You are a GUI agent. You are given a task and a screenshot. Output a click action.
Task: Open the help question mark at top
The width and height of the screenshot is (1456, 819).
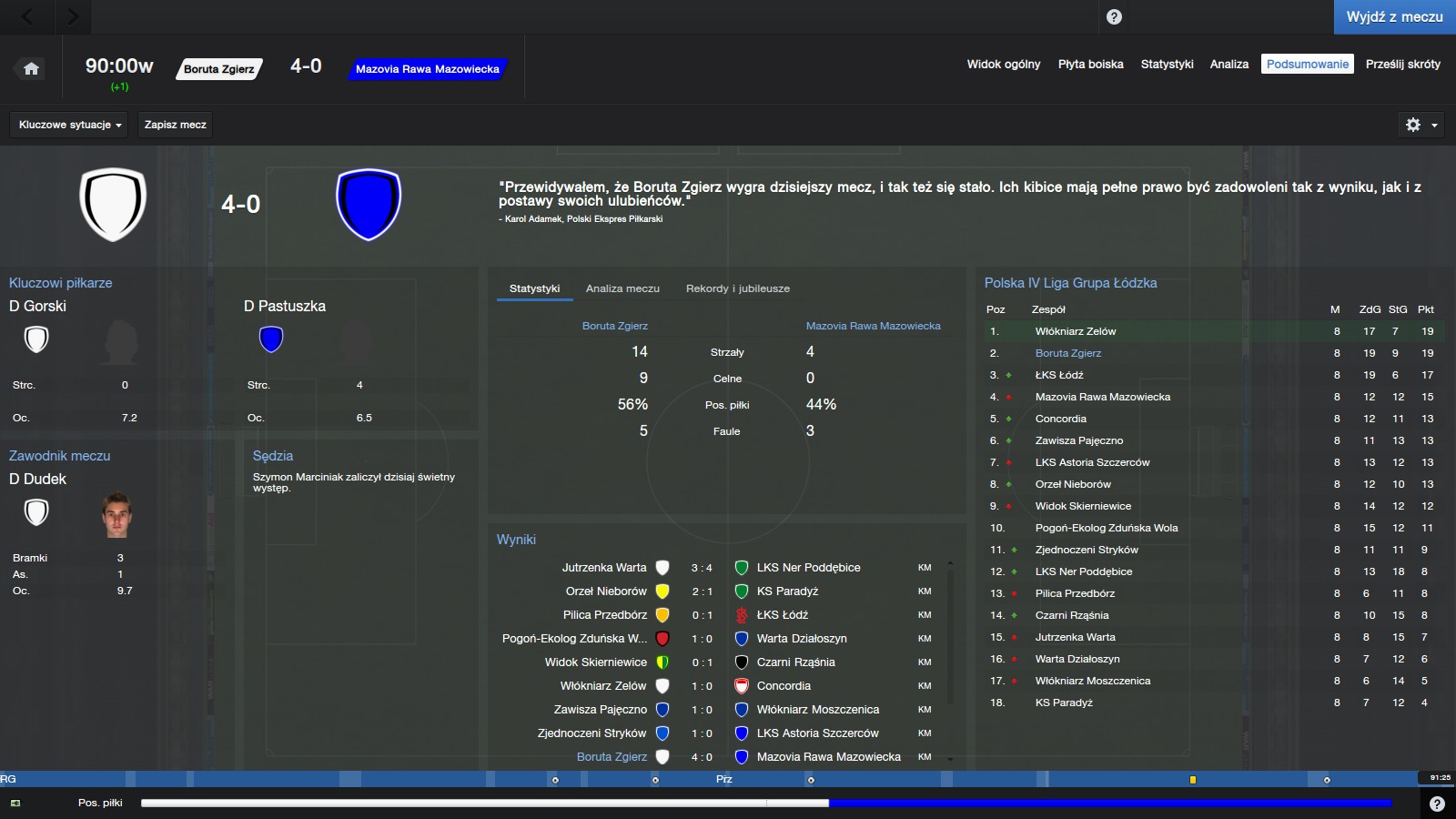(1114, 17)
